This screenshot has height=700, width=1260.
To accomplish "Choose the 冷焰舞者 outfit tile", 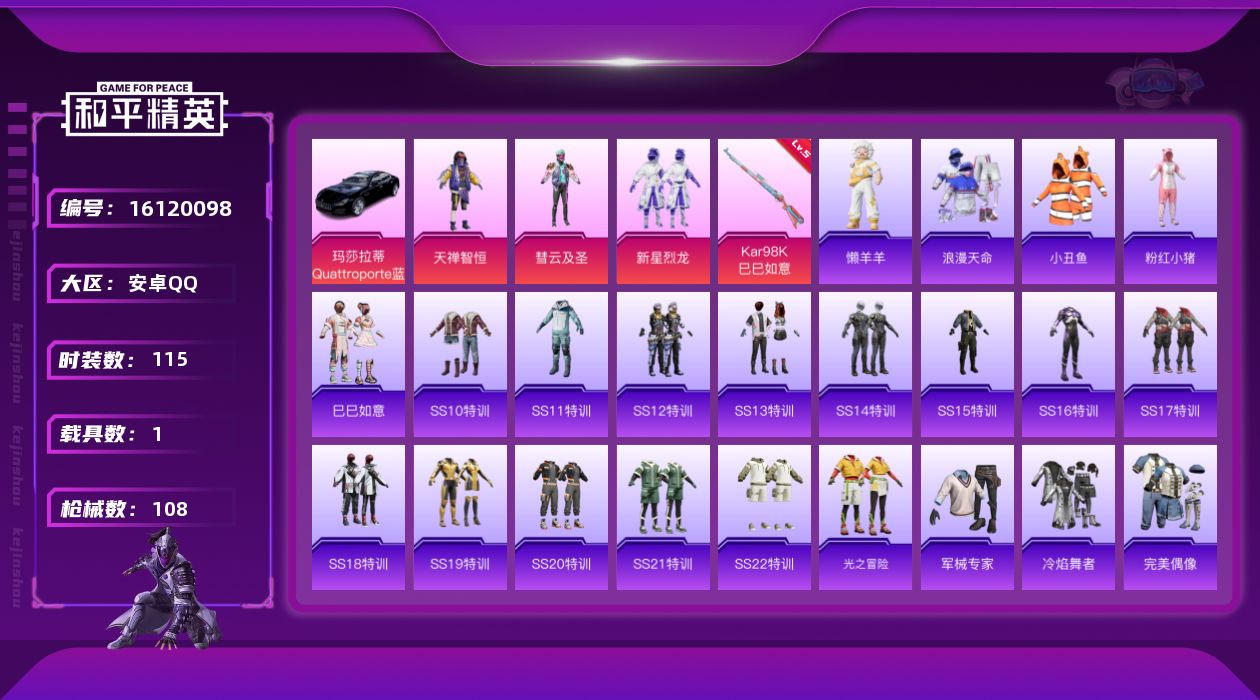I will pyautogui.click(x=1068, y=517).
